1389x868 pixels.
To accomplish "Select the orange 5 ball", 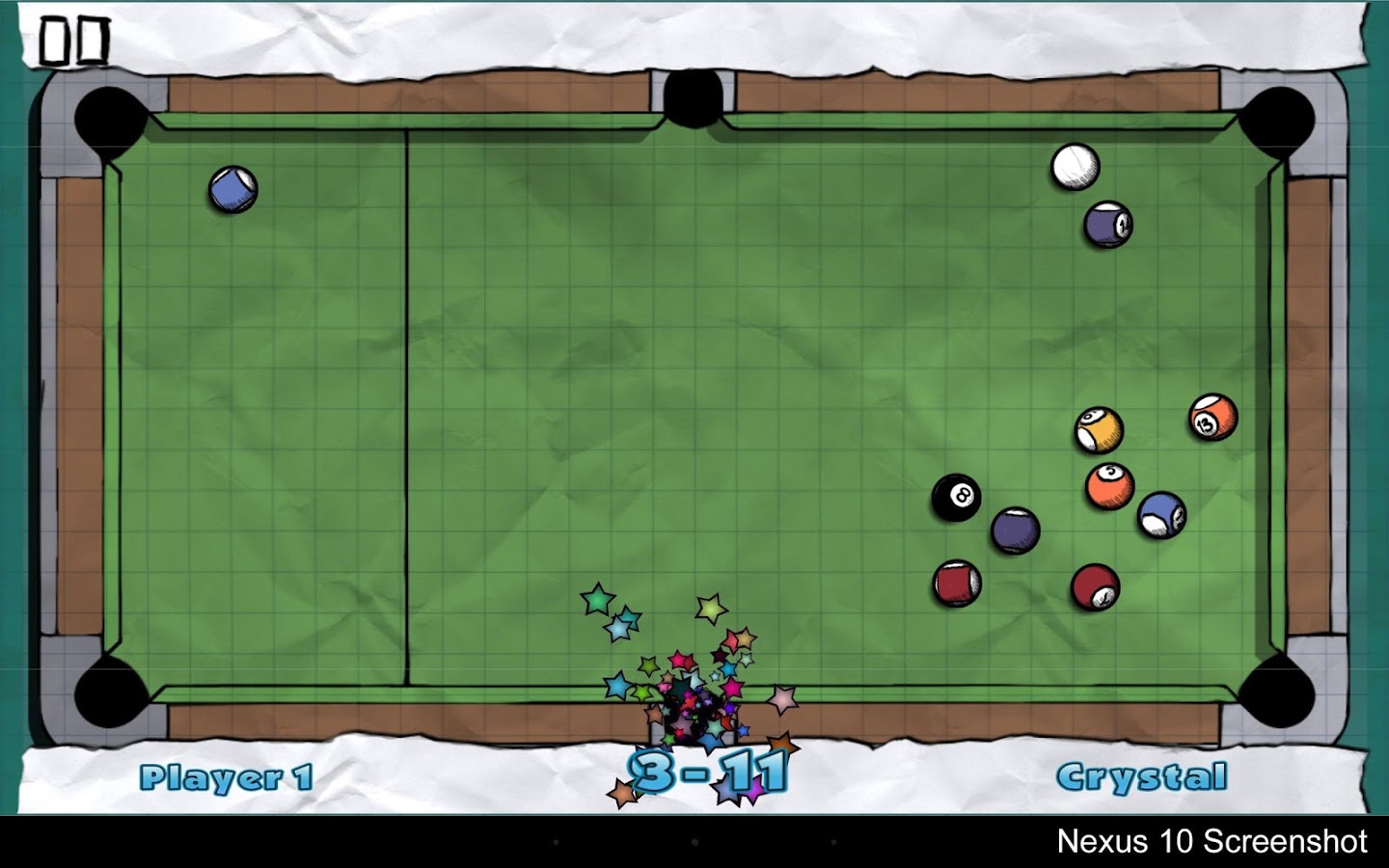I will click(1109, 483).
